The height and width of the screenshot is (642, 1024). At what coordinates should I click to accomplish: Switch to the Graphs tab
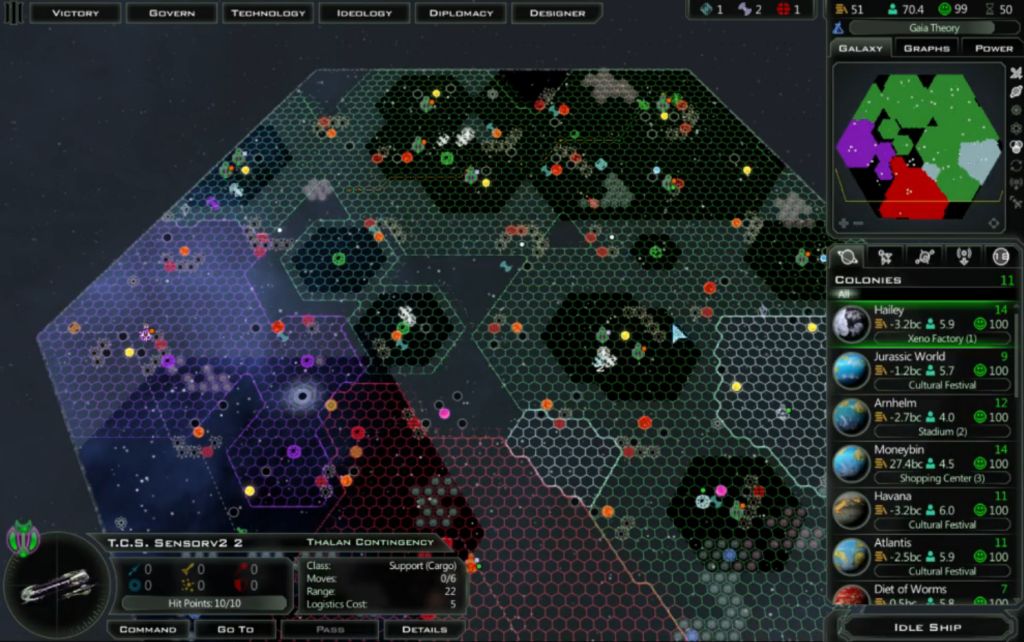coord(926,48)
